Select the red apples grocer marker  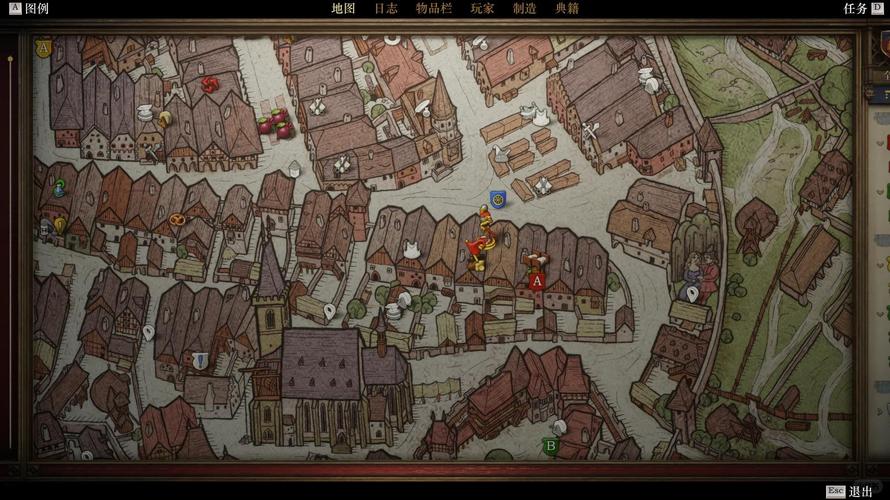(x=275, y=123)
